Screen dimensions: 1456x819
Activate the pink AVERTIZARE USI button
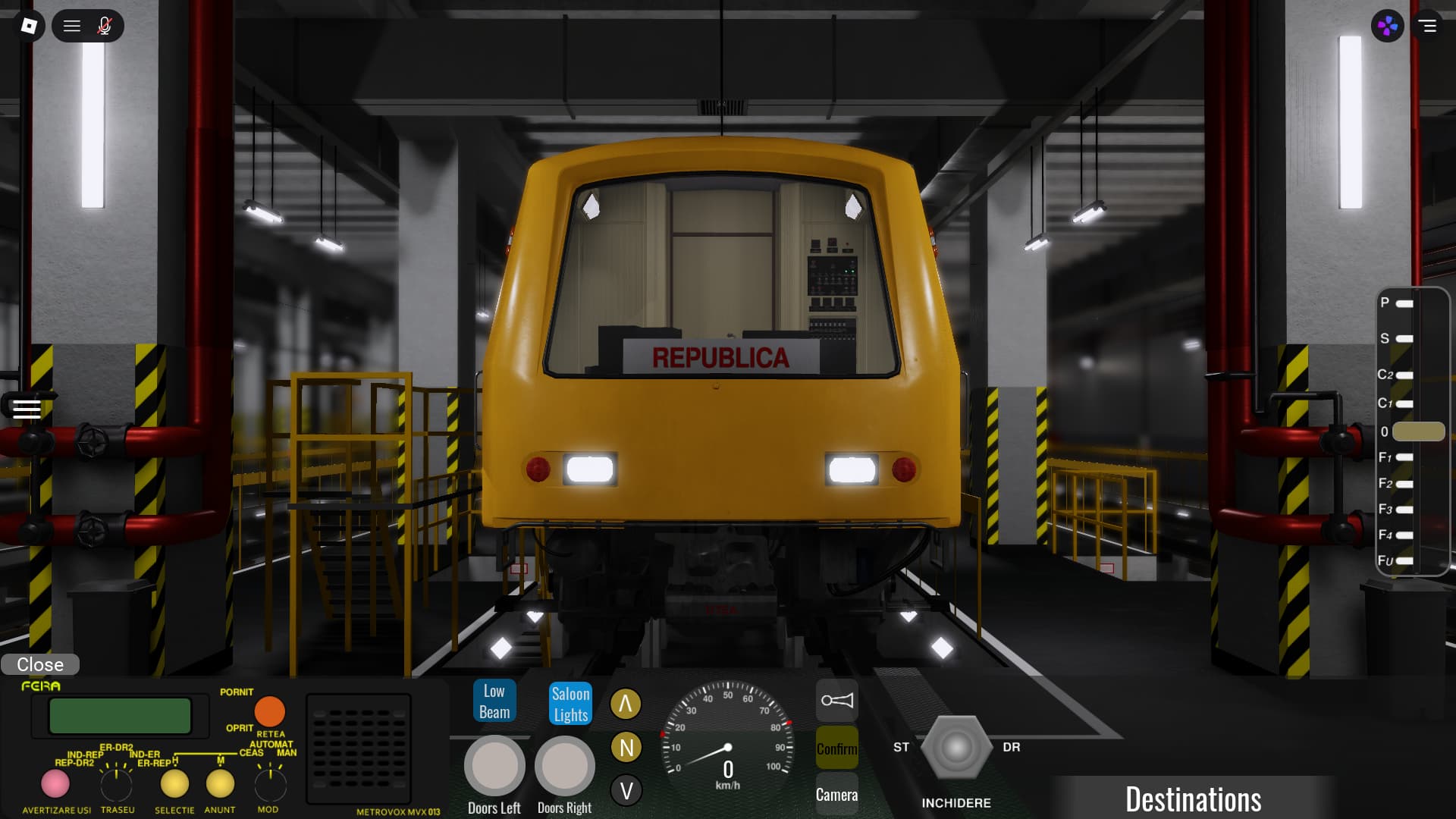click(55, 783)
